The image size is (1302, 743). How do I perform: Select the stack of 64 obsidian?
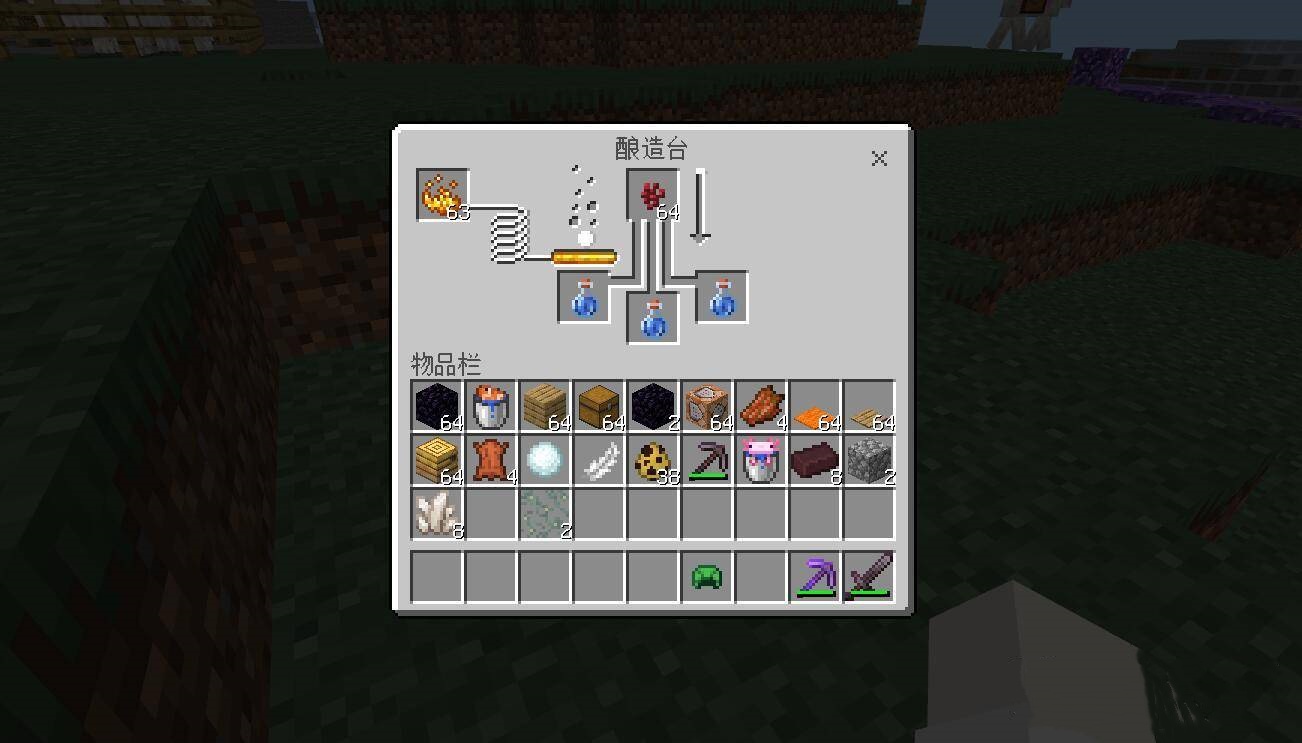(x=437, y=406)
